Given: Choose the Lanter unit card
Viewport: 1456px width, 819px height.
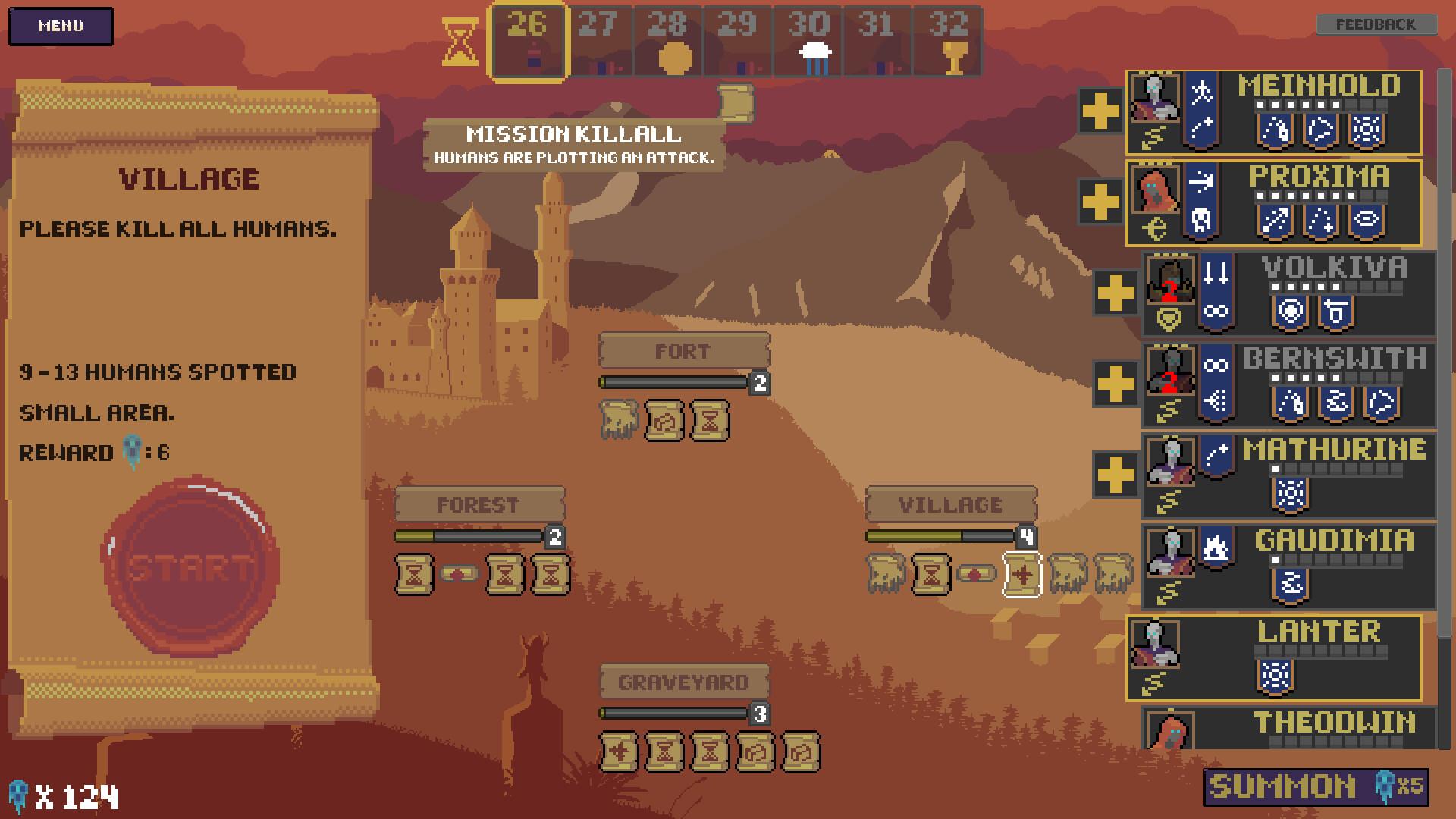Looking at the screenshot, I should coord(1274,657).
